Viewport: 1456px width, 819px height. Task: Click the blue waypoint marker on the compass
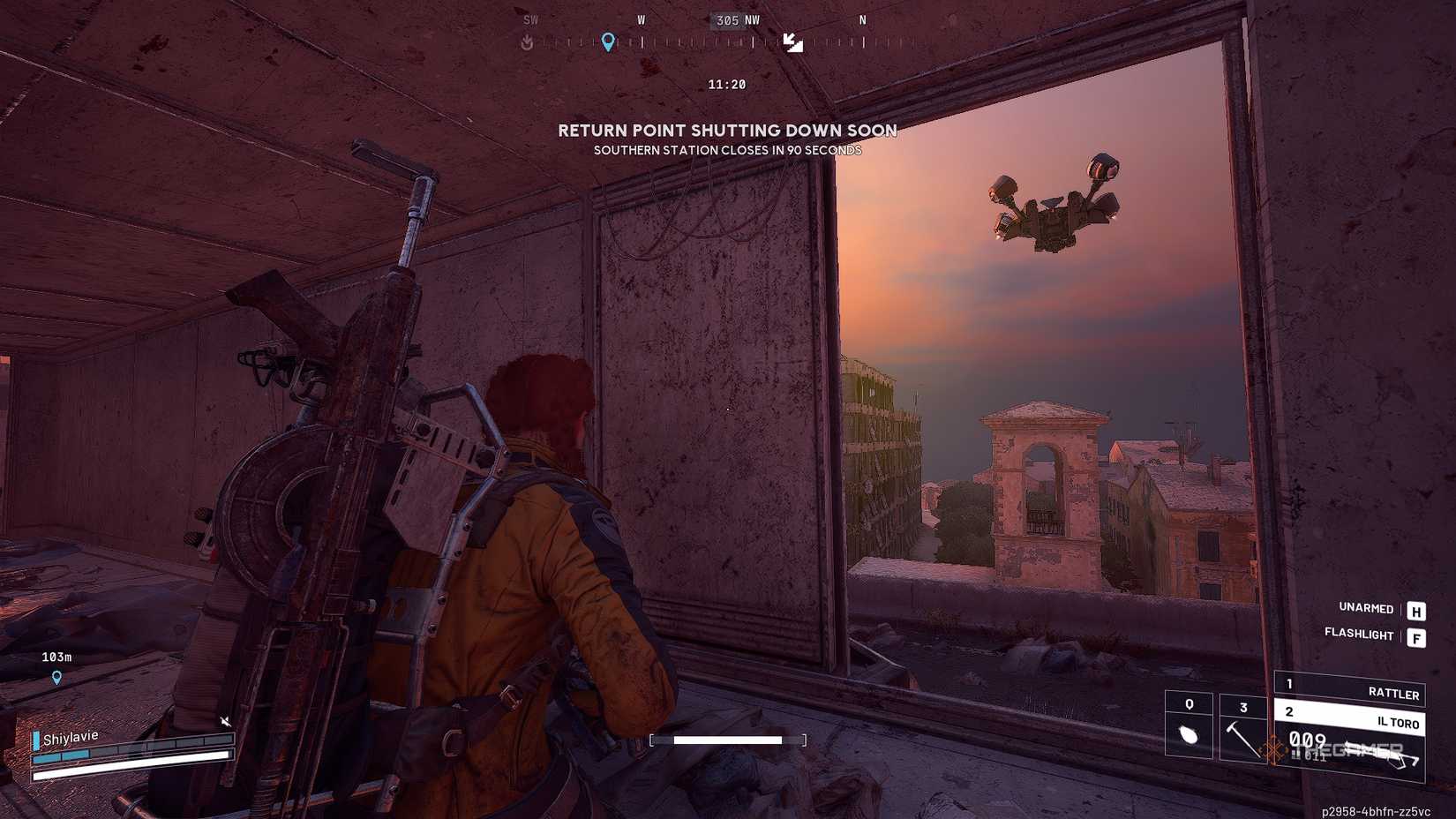point(608,42)
